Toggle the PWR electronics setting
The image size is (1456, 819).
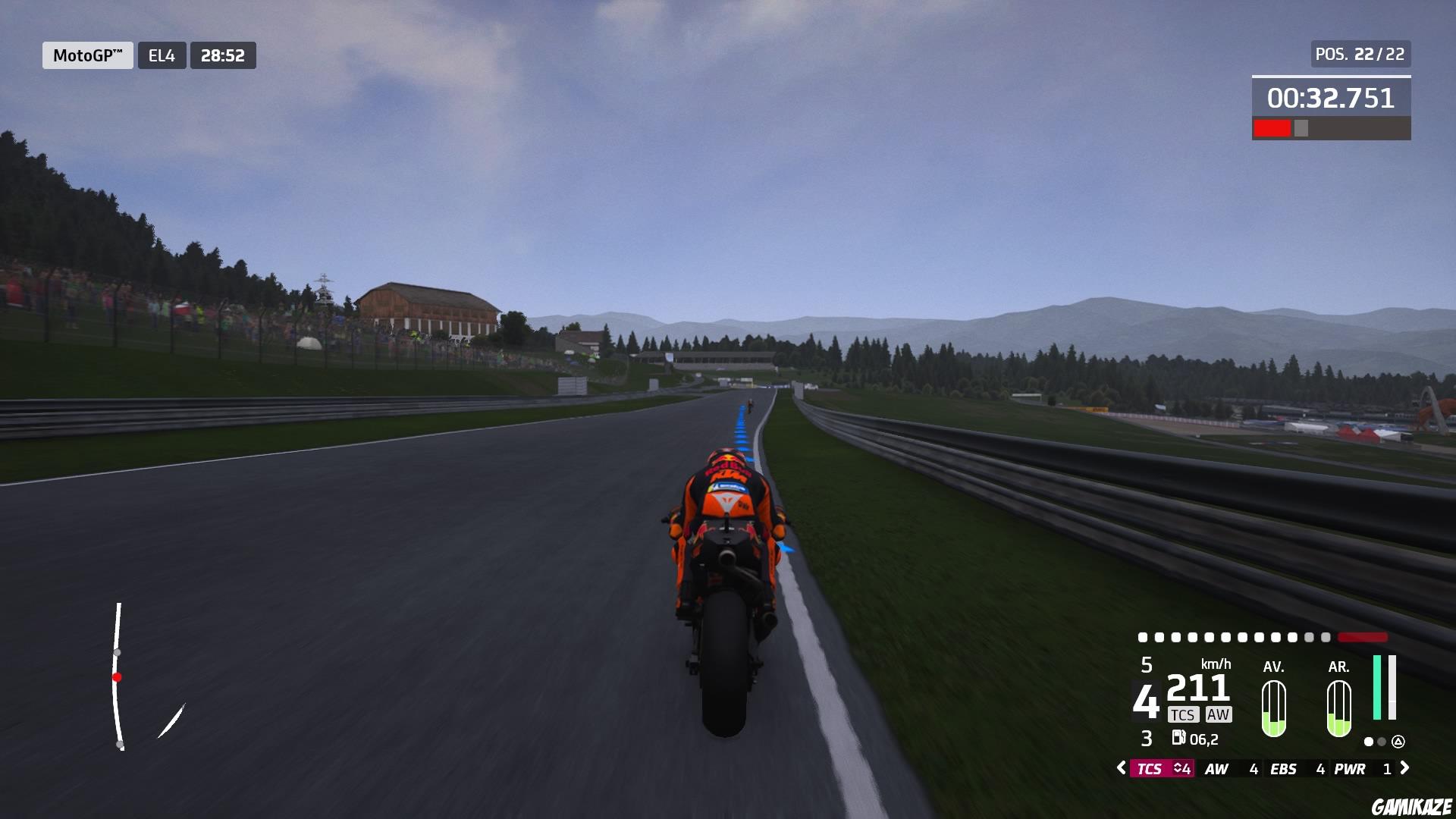1351,768
